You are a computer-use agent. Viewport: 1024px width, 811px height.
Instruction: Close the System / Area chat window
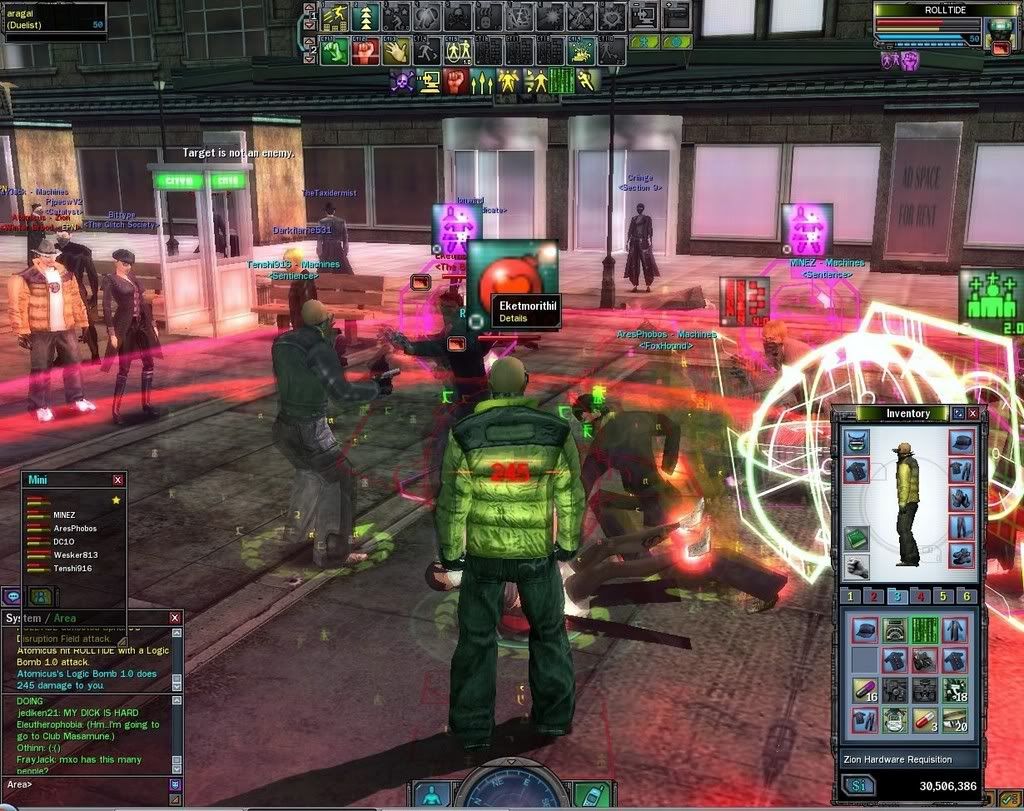(175, 618)
